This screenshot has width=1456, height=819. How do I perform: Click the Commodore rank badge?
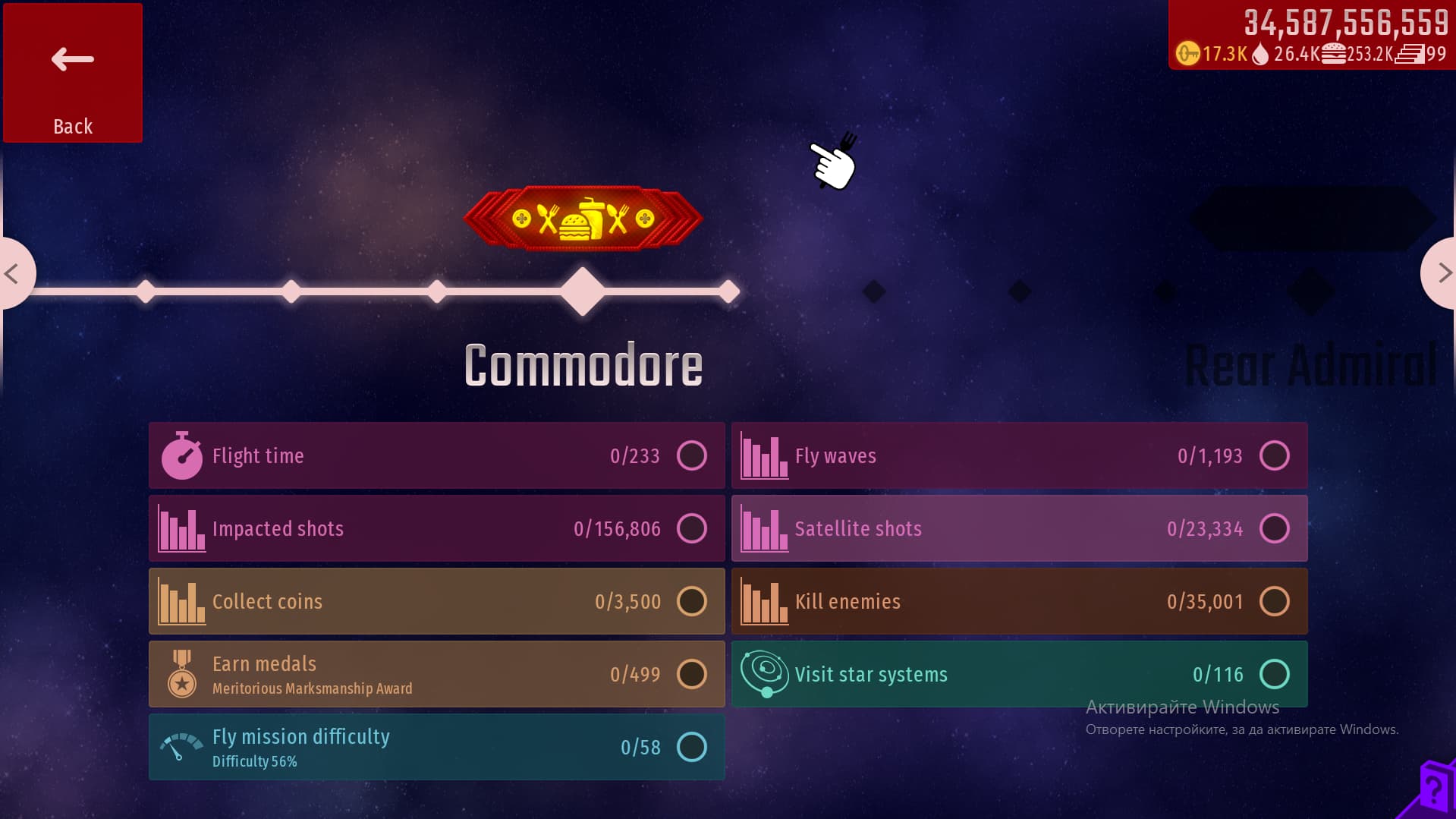[583, 219]
